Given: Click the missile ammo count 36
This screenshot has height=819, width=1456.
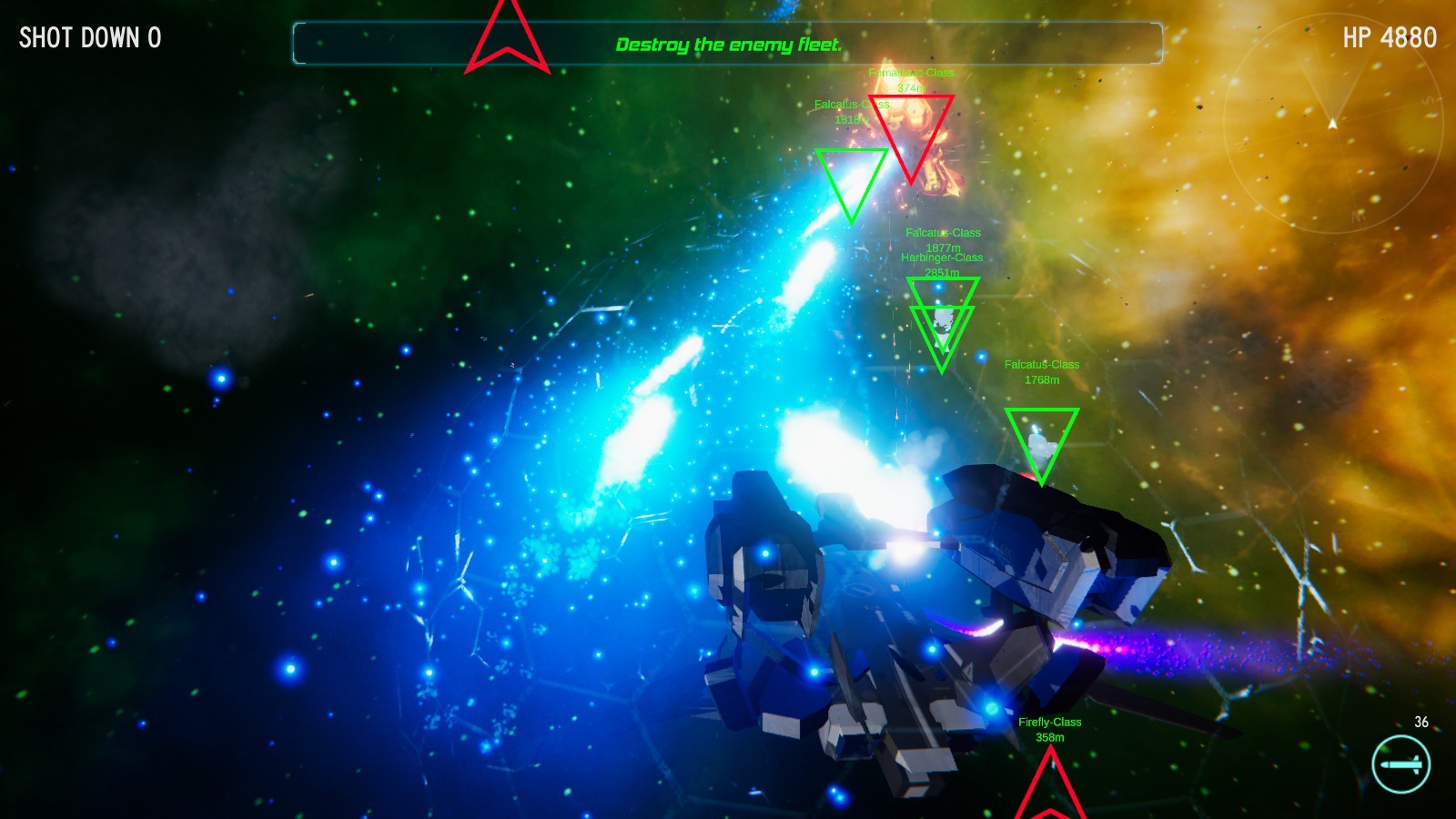Looking at the screenshot, I should coord(1420,723).
